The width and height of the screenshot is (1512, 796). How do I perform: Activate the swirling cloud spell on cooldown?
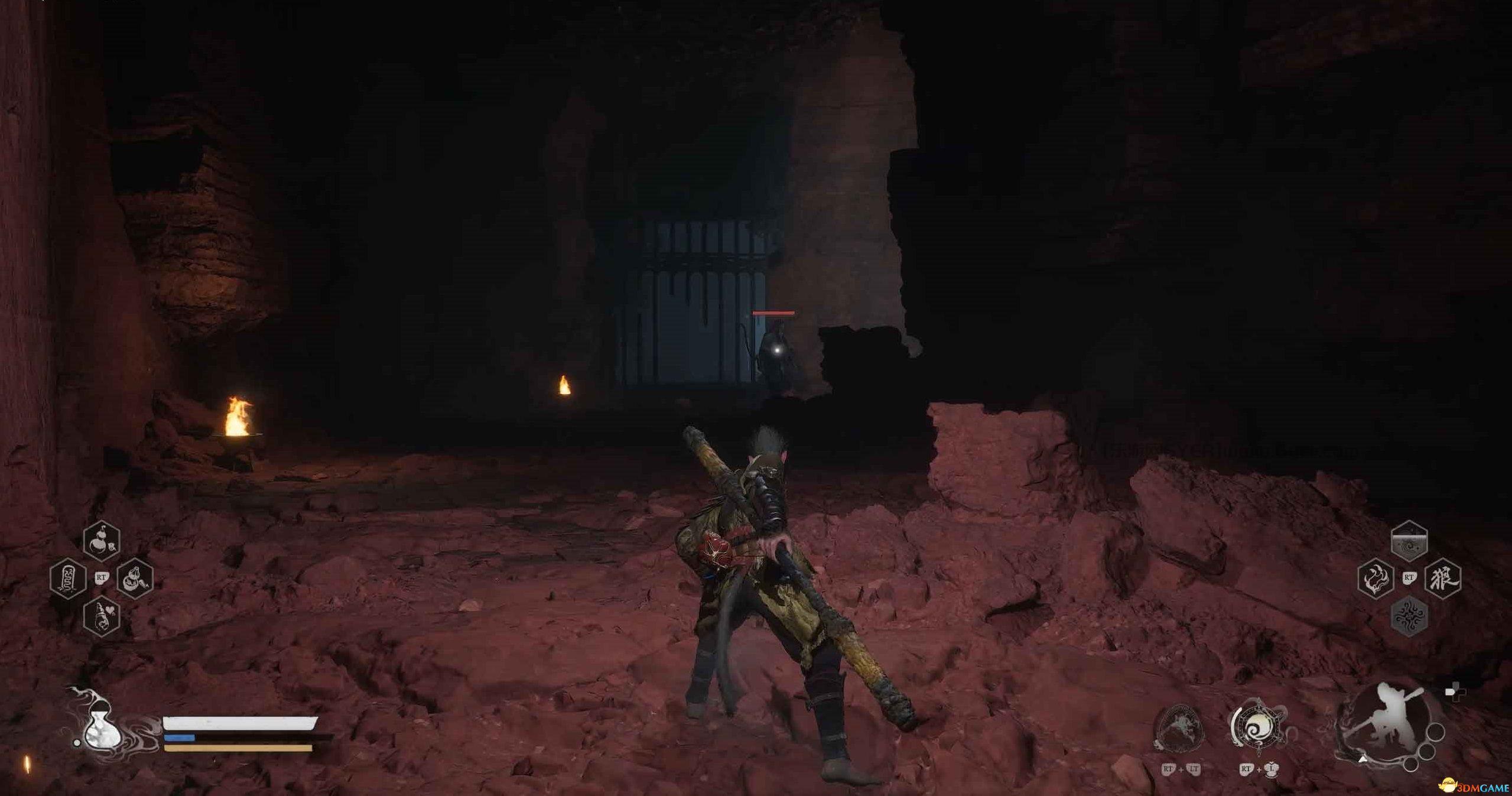pyautogui.click(x=1409, y=541)
